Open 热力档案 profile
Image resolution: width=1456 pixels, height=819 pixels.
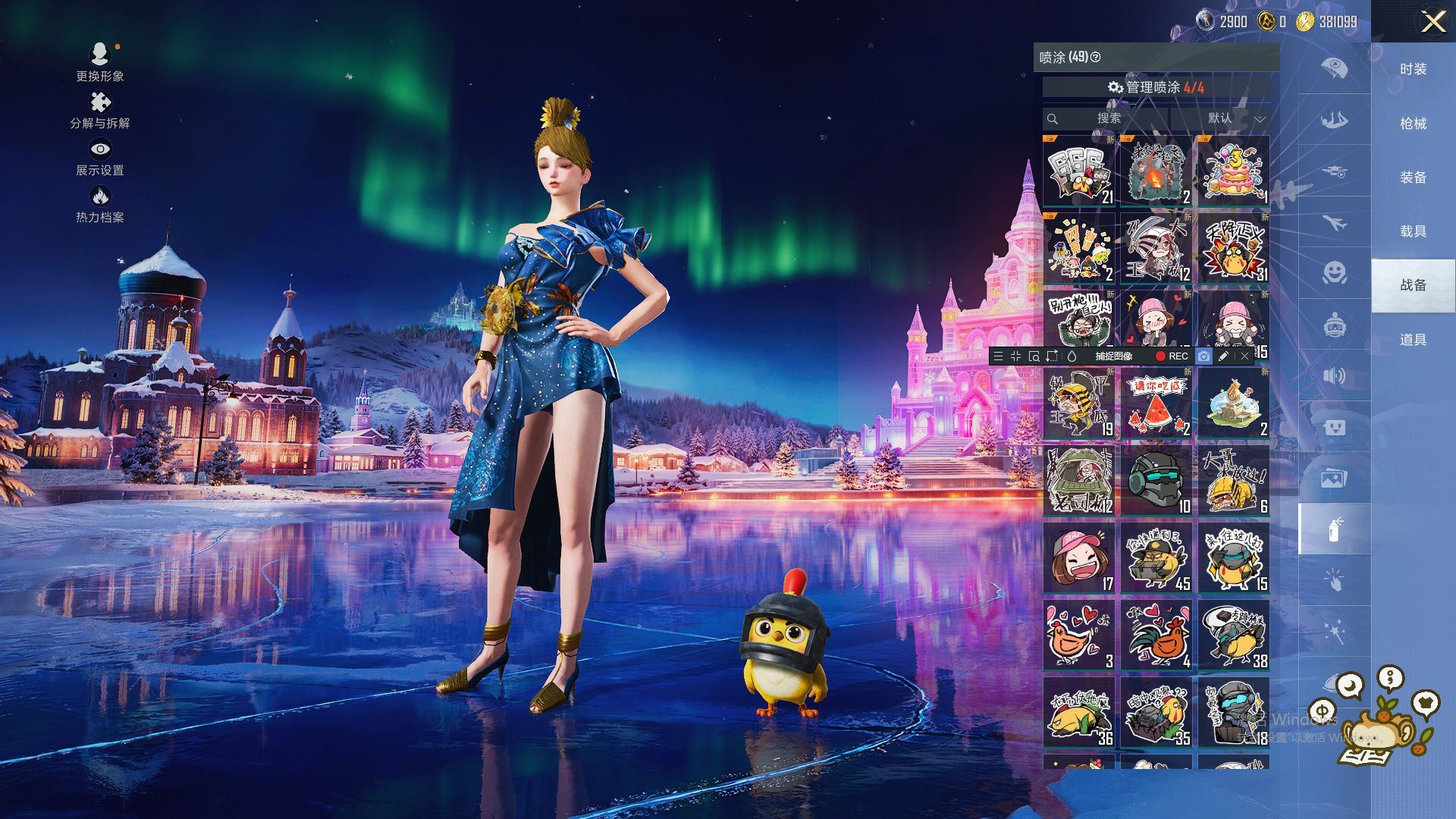click(100, 205)
